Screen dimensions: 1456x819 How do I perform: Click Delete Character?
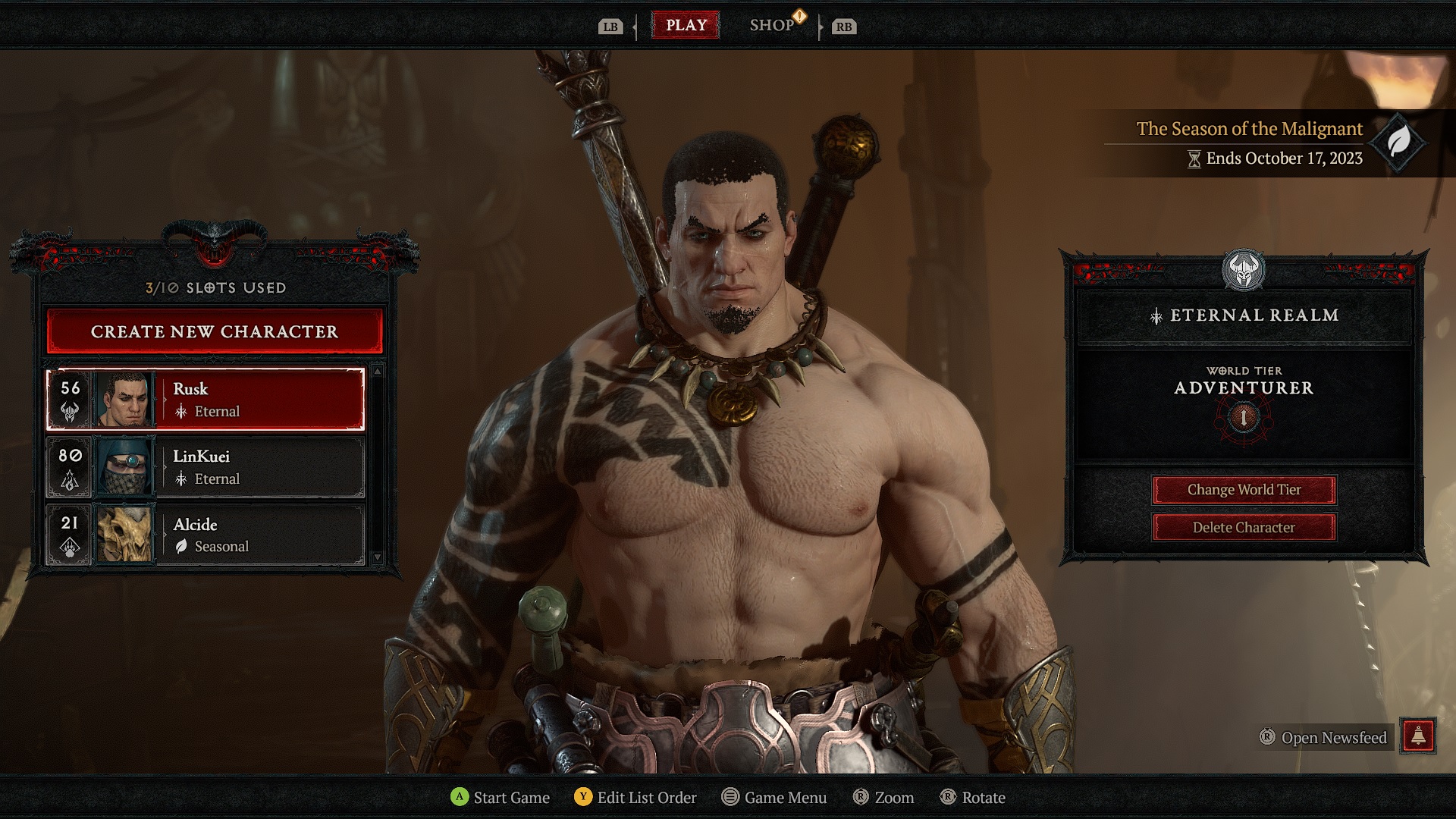(x=1244, y=527)
